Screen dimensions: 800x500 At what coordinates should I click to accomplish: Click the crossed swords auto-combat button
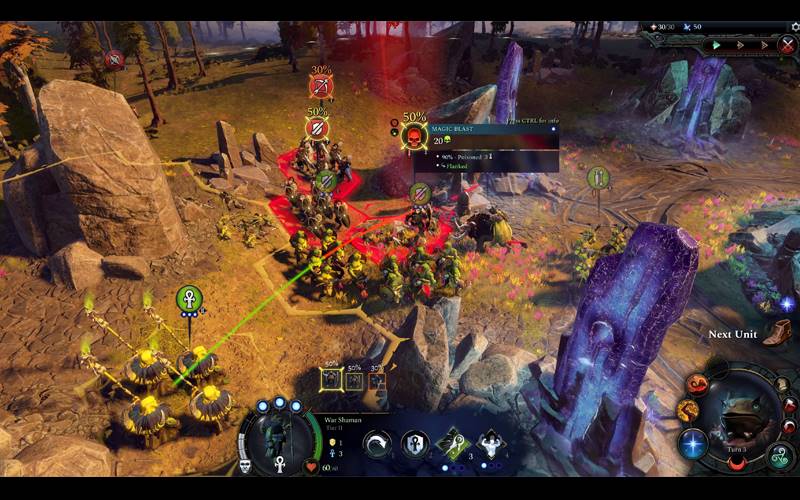coord(787,45)
